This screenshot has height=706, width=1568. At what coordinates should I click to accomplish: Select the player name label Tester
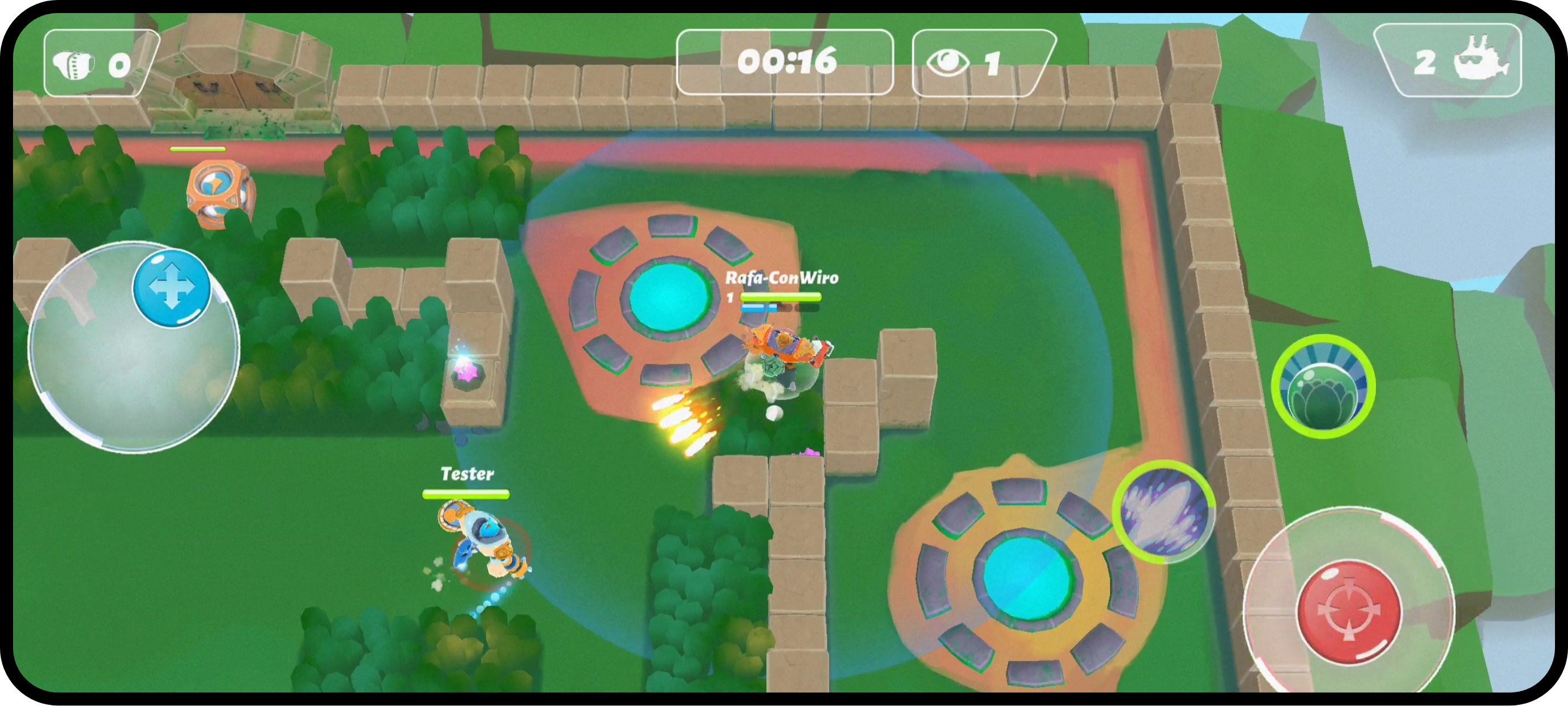[467, 474]
